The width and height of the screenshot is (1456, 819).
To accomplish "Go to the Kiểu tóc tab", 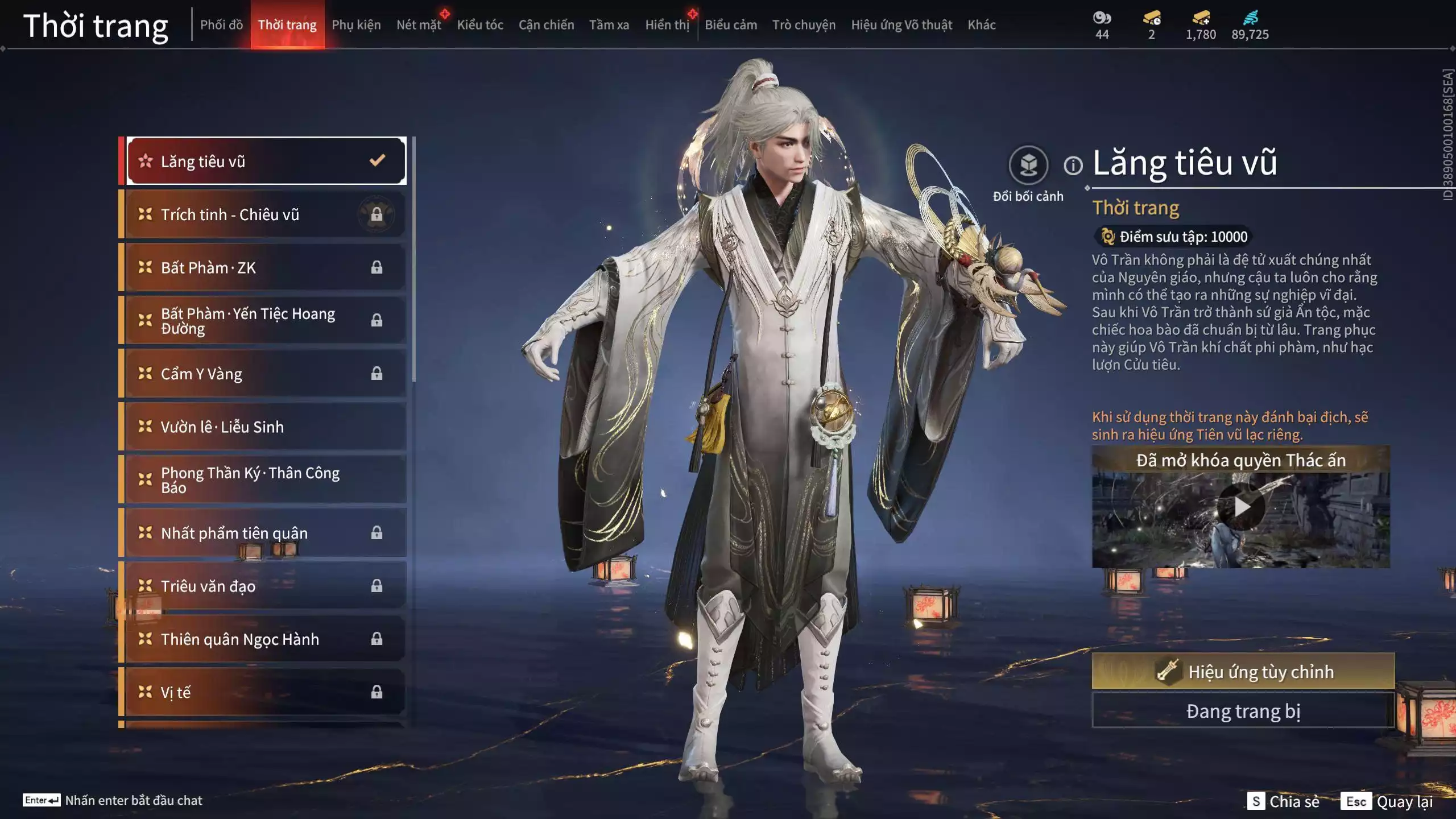I will coord(480,25).
